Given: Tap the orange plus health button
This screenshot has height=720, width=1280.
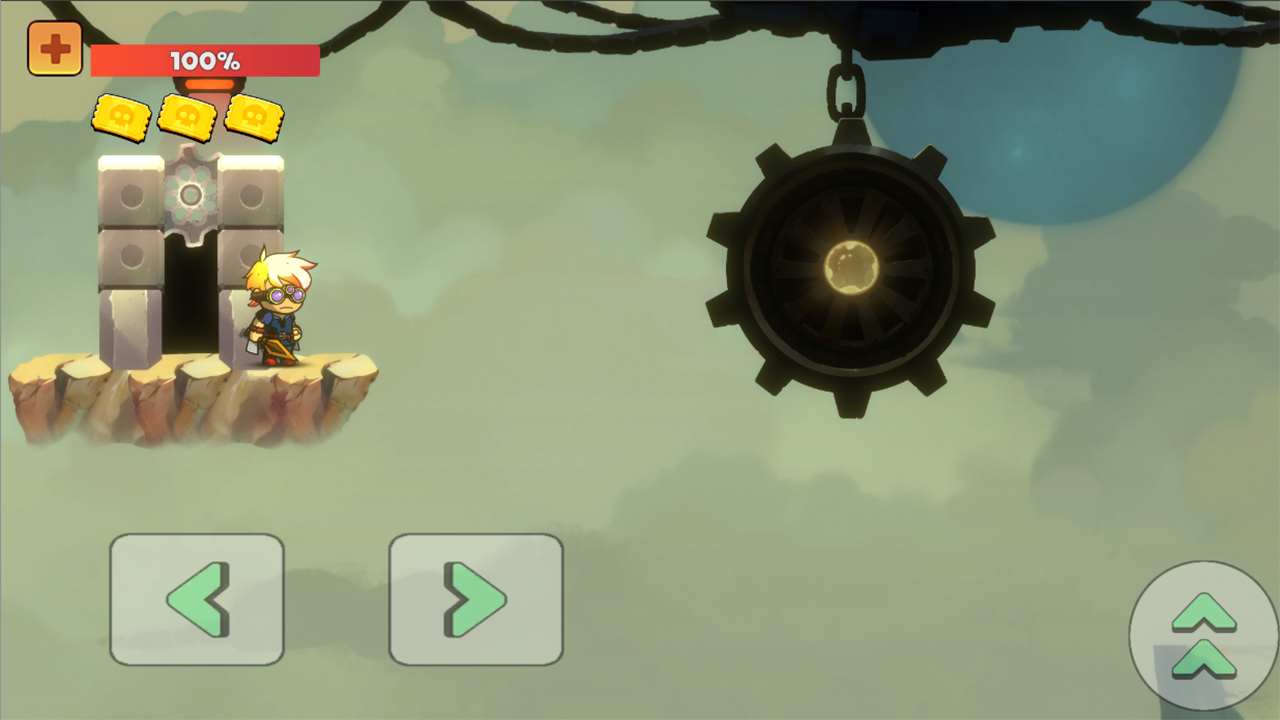Looking at the screenshot, I should point(55,49).
